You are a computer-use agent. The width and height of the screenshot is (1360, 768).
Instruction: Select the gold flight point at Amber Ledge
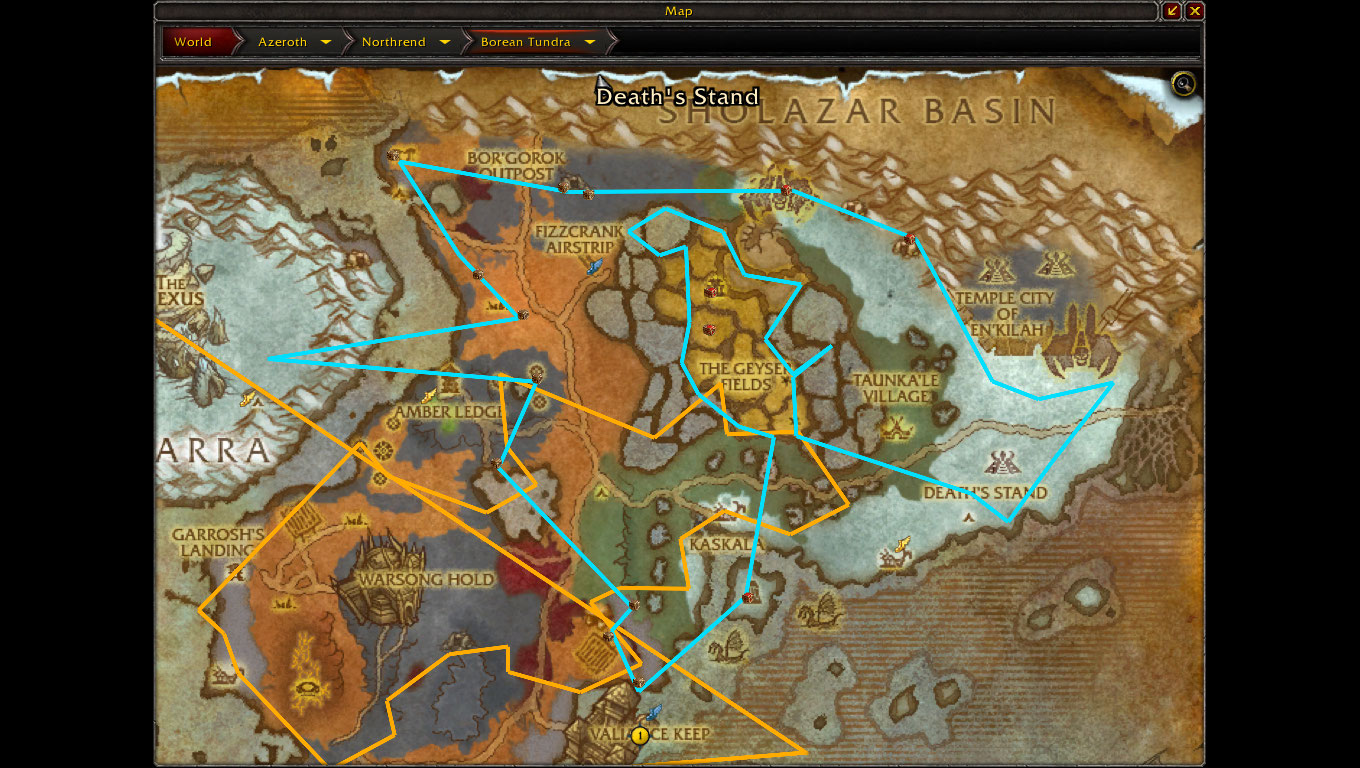pyautogui.click(x=429, y=396)
